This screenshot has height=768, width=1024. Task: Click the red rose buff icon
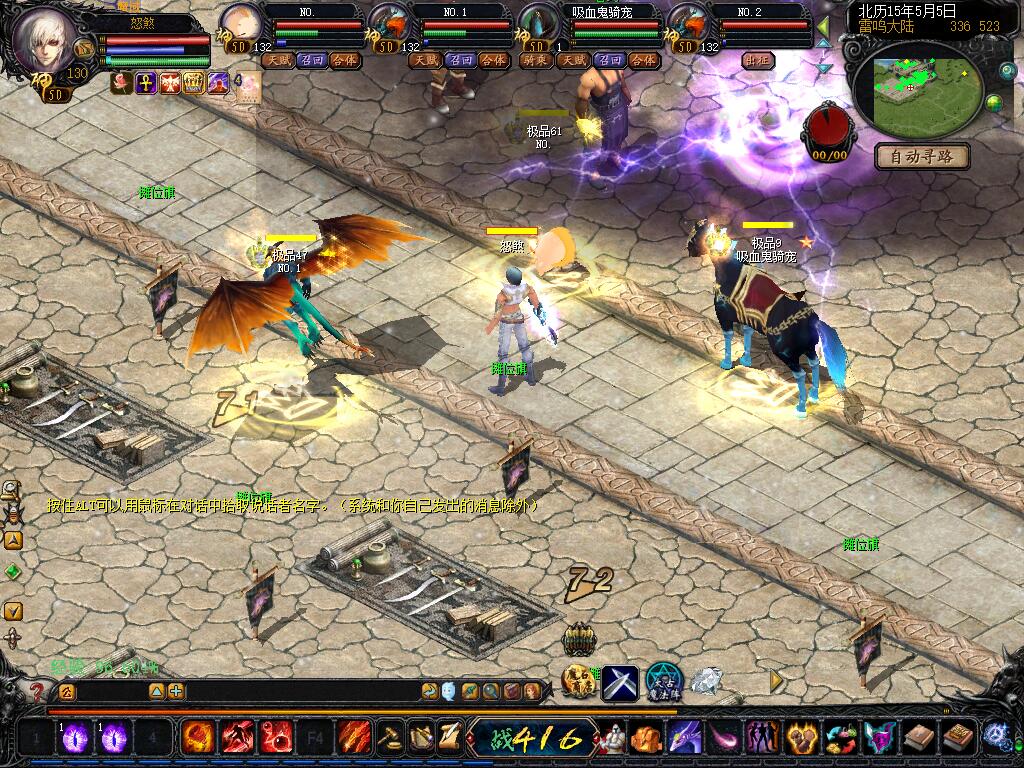tap(122, 83)
